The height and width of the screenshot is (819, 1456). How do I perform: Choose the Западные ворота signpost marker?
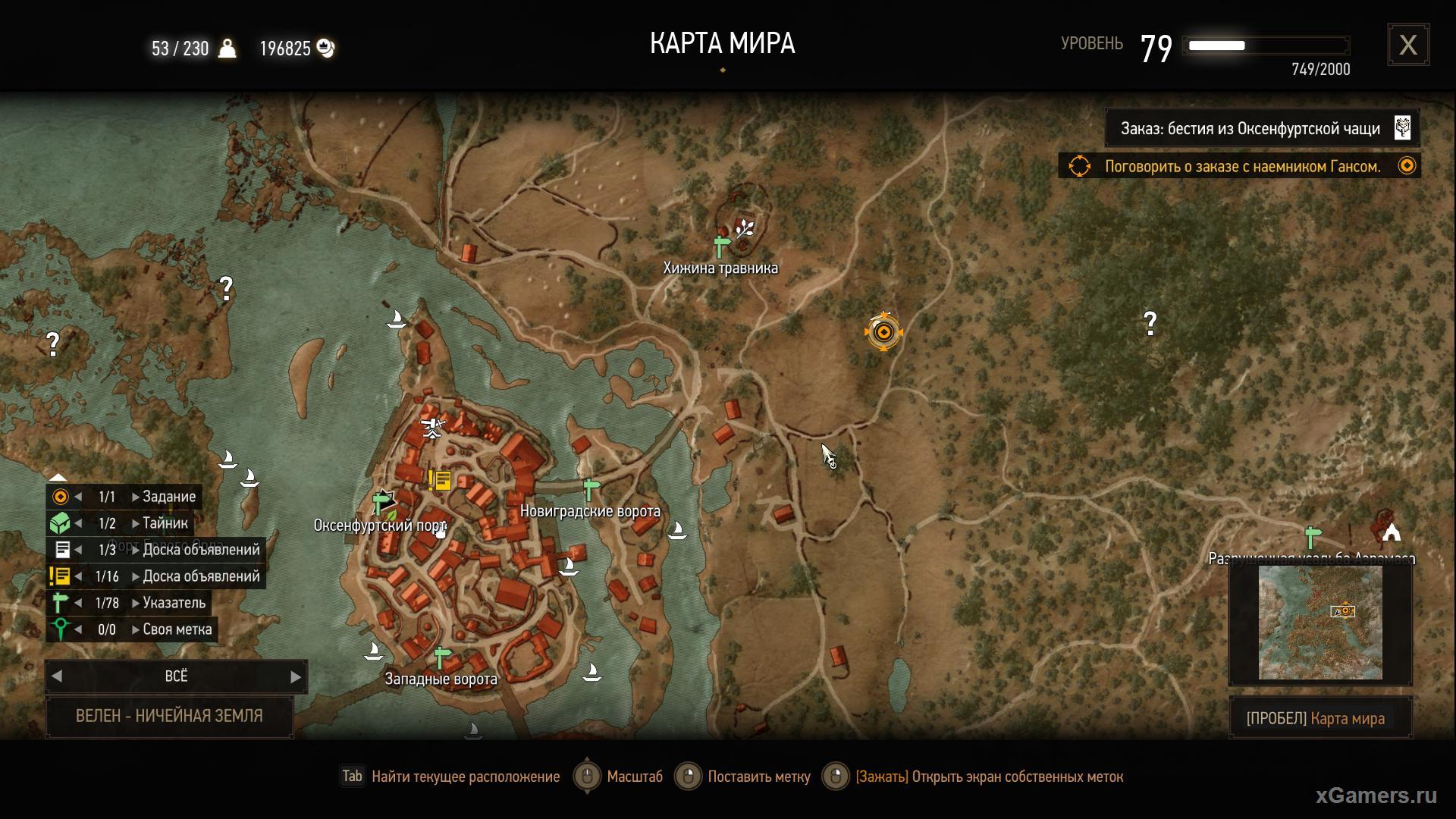[x=442, y=657]
